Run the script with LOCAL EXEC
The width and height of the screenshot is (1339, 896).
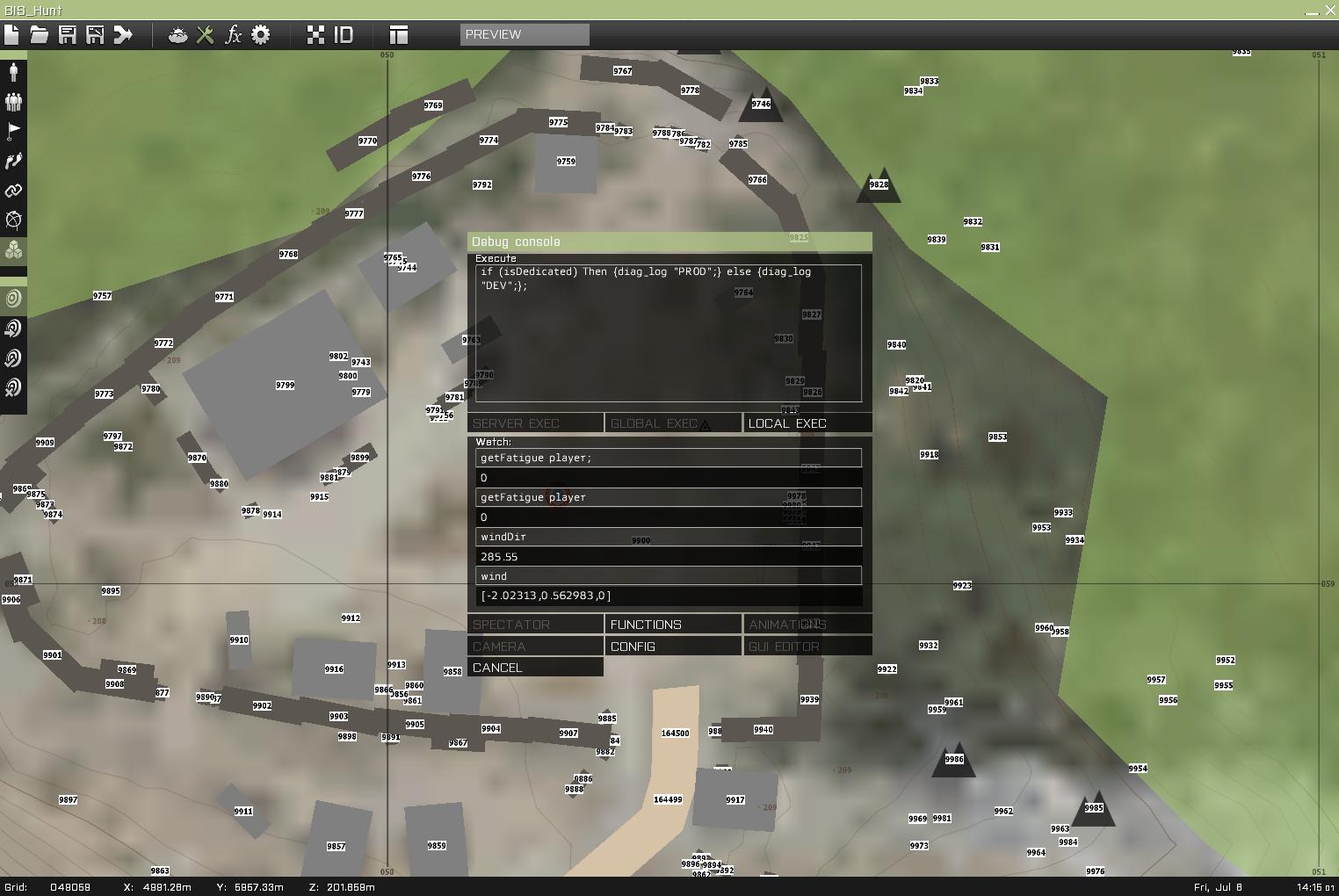pos(807,423)
